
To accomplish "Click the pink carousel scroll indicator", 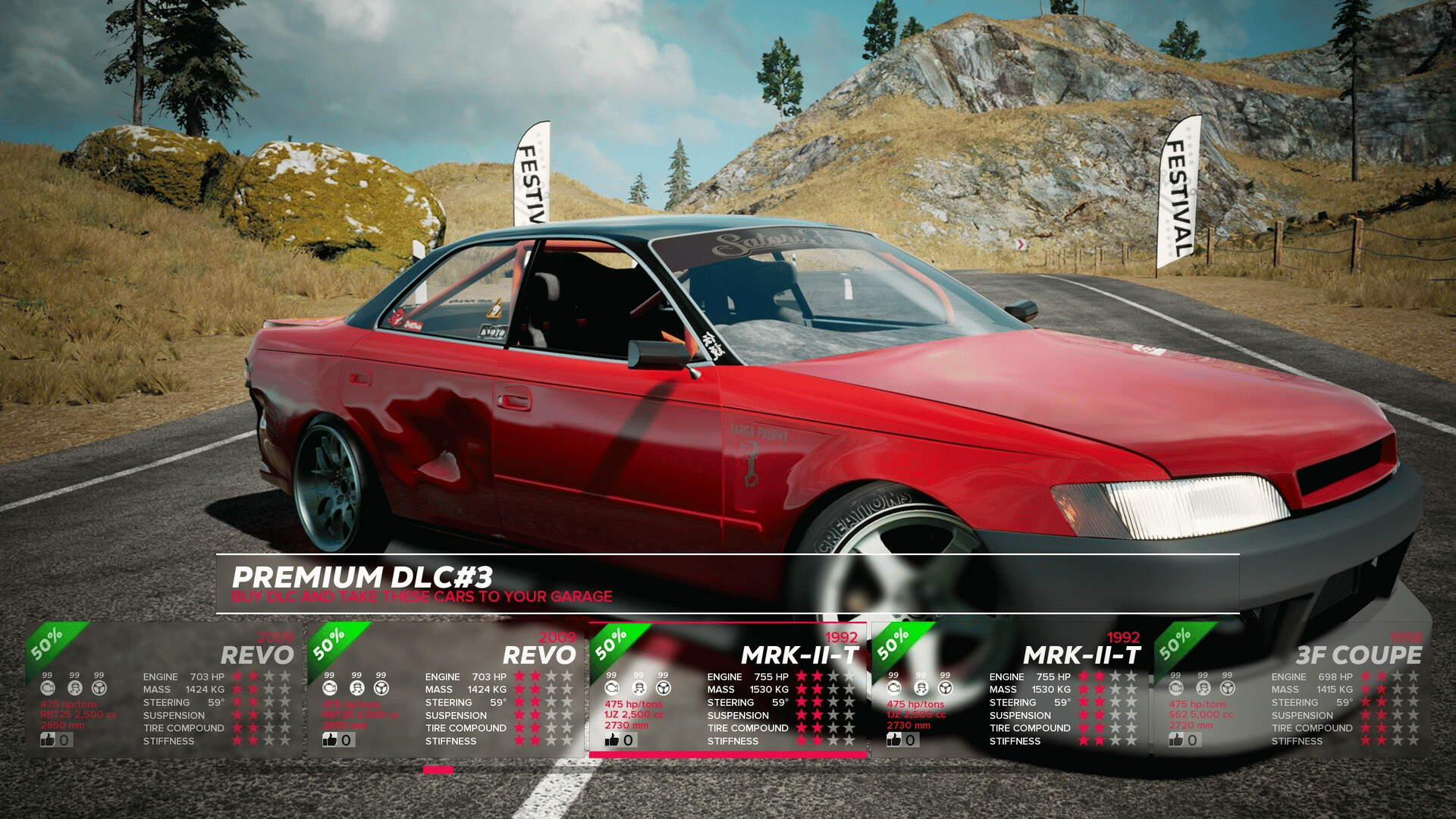I will [438, 770].
